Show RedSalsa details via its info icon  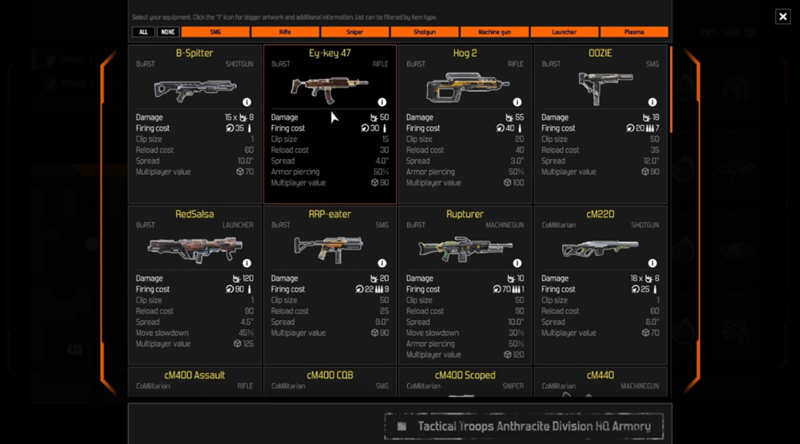click(x=246, y=263)
